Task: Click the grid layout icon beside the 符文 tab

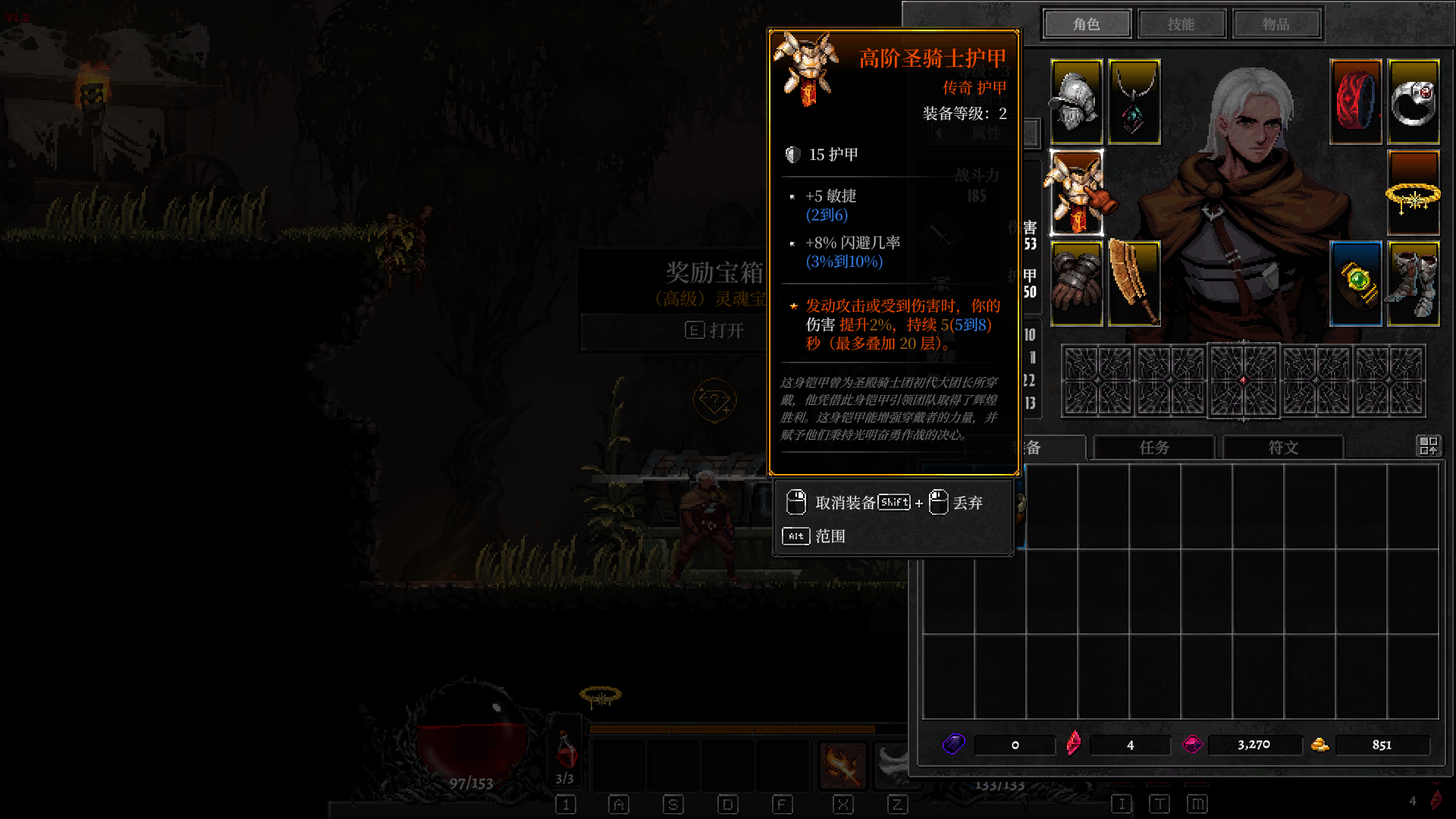Action: (x=1429, y=447)
